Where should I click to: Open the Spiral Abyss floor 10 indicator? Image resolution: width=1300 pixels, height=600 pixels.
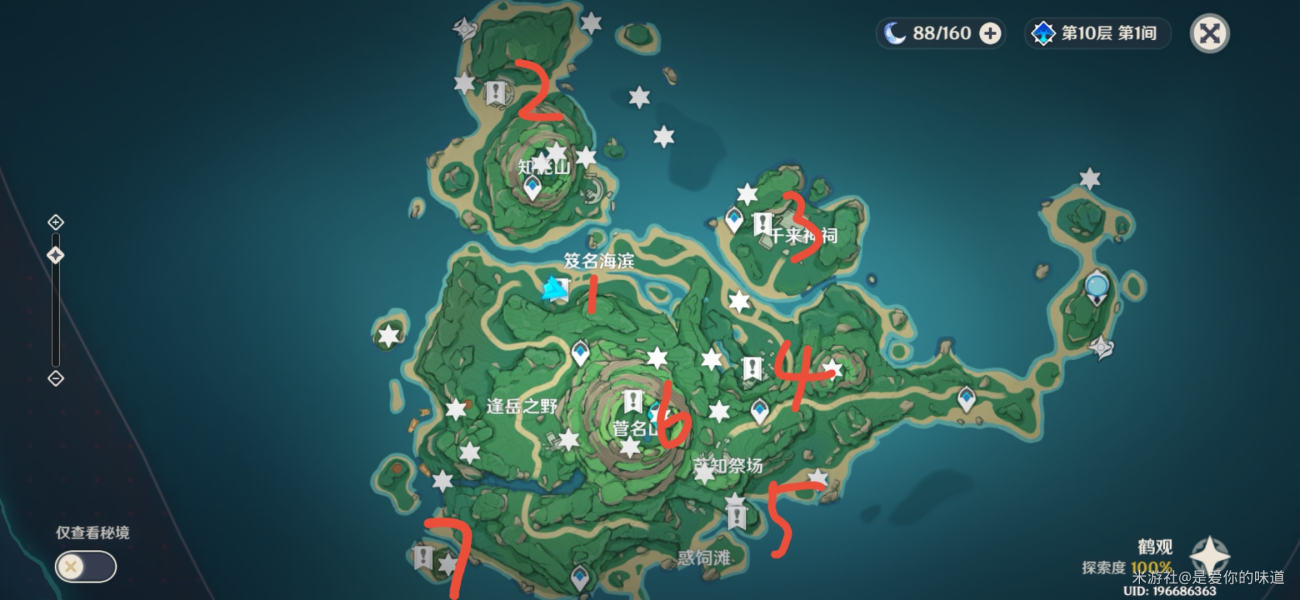(x=1097, y=34)
